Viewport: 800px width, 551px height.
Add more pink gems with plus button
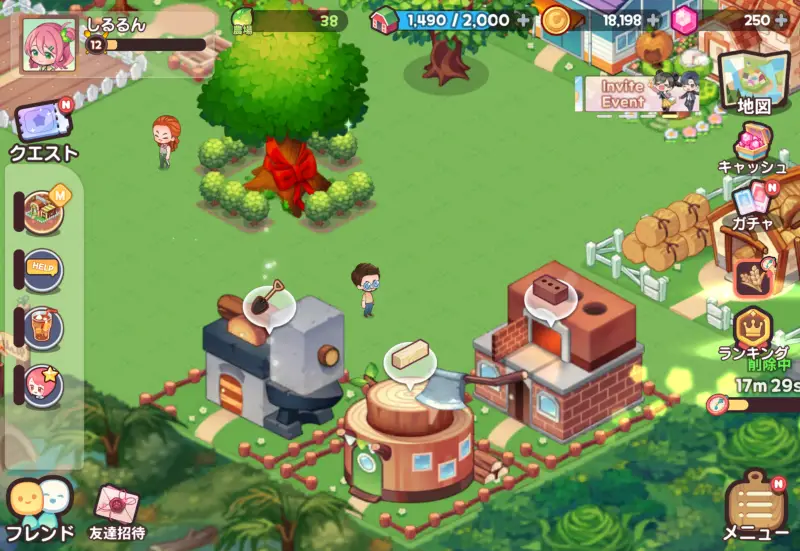point(780,19)
